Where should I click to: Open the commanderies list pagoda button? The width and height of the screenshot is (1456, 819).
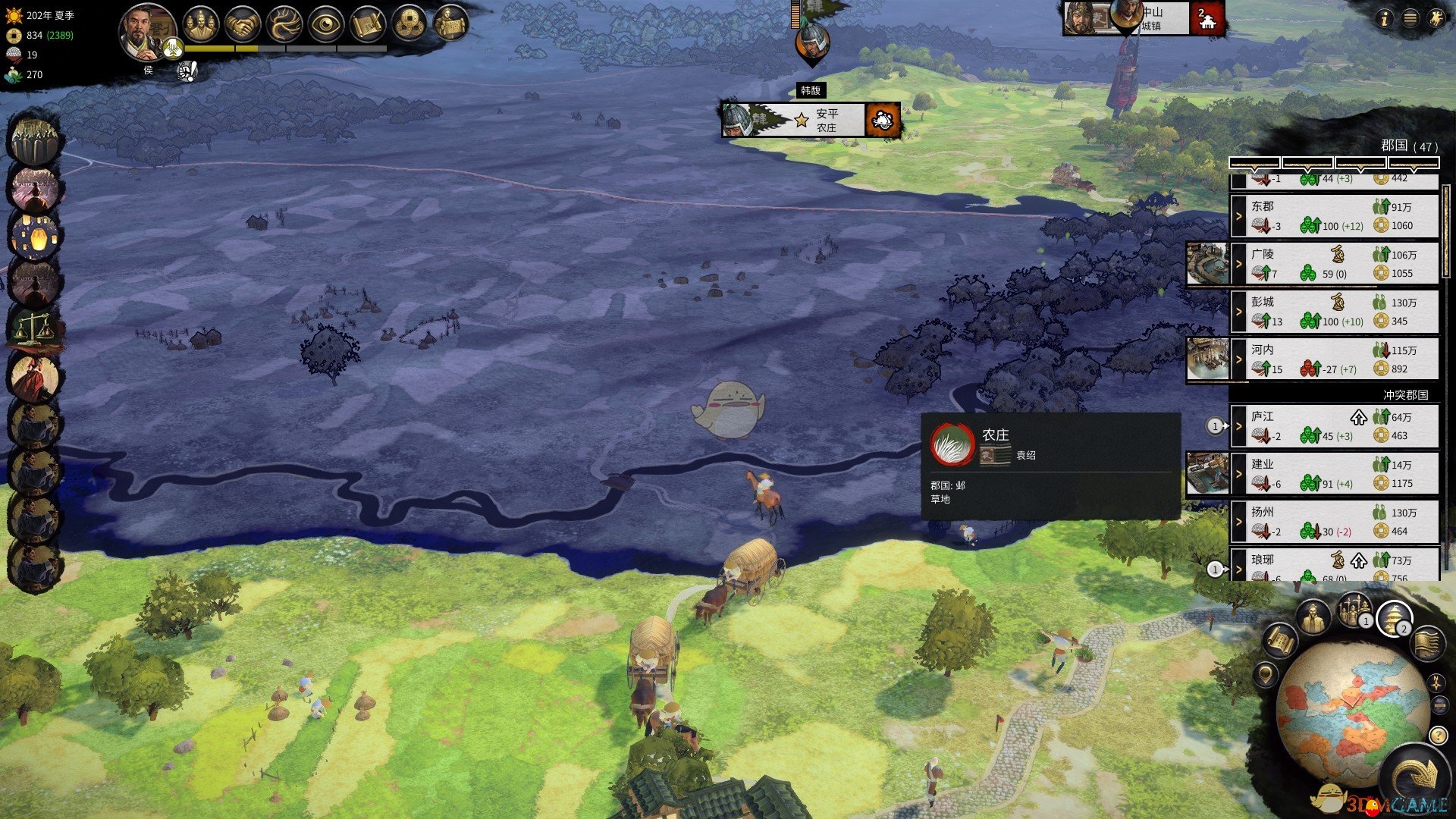1394,619
